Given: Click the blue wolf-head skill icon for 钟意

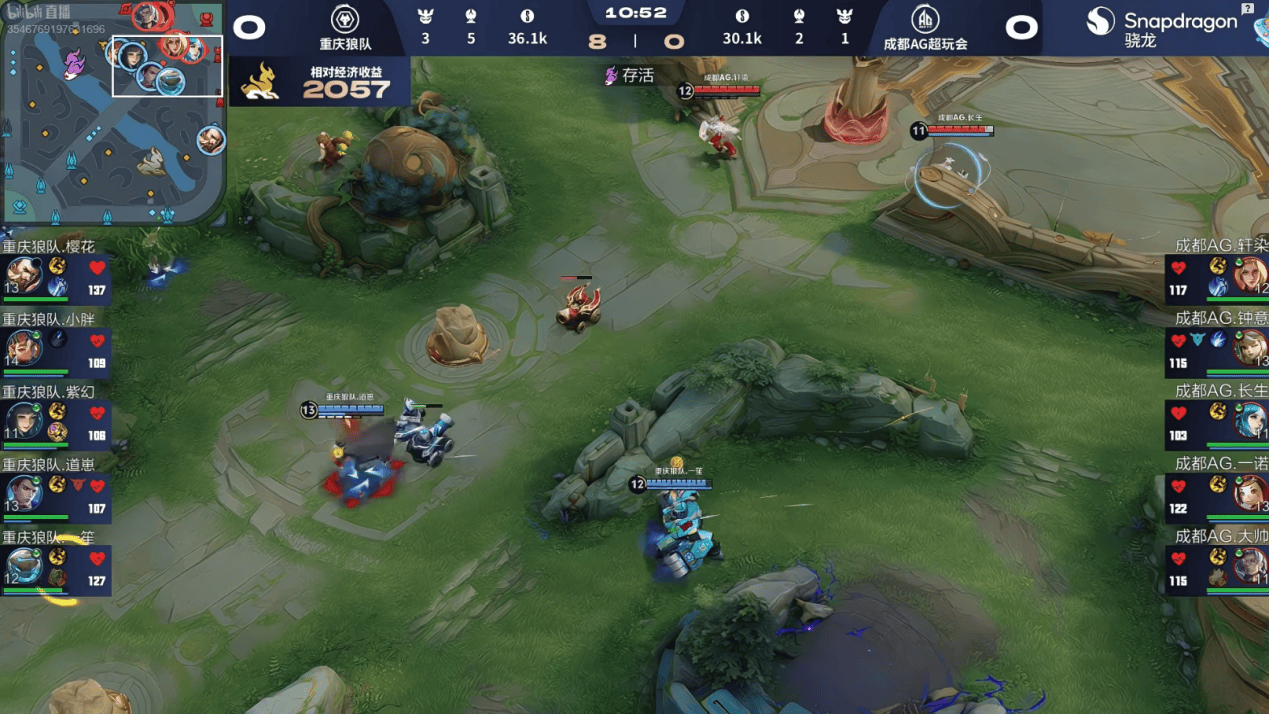Looking at the screenshot, I should click(x=1198, y=340).
